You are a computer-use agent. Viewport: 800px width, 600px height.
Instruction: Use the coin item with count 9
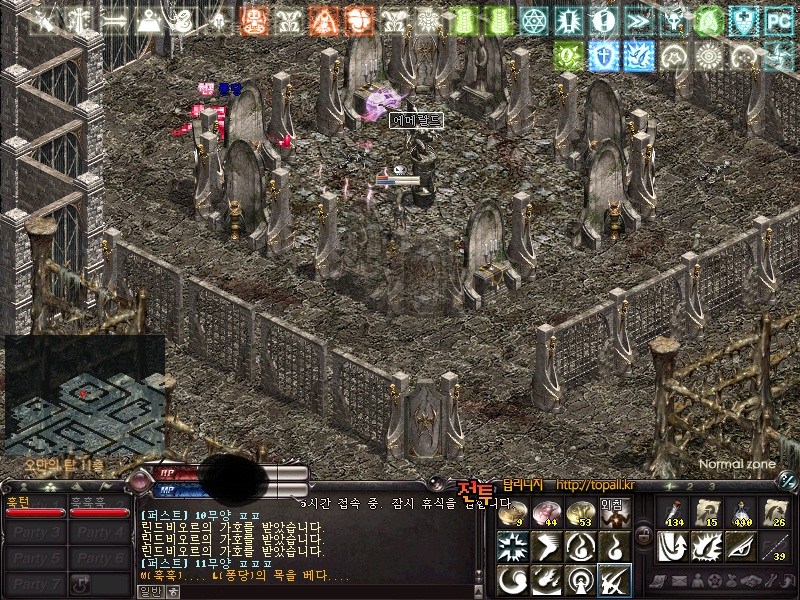coord(510,513)
